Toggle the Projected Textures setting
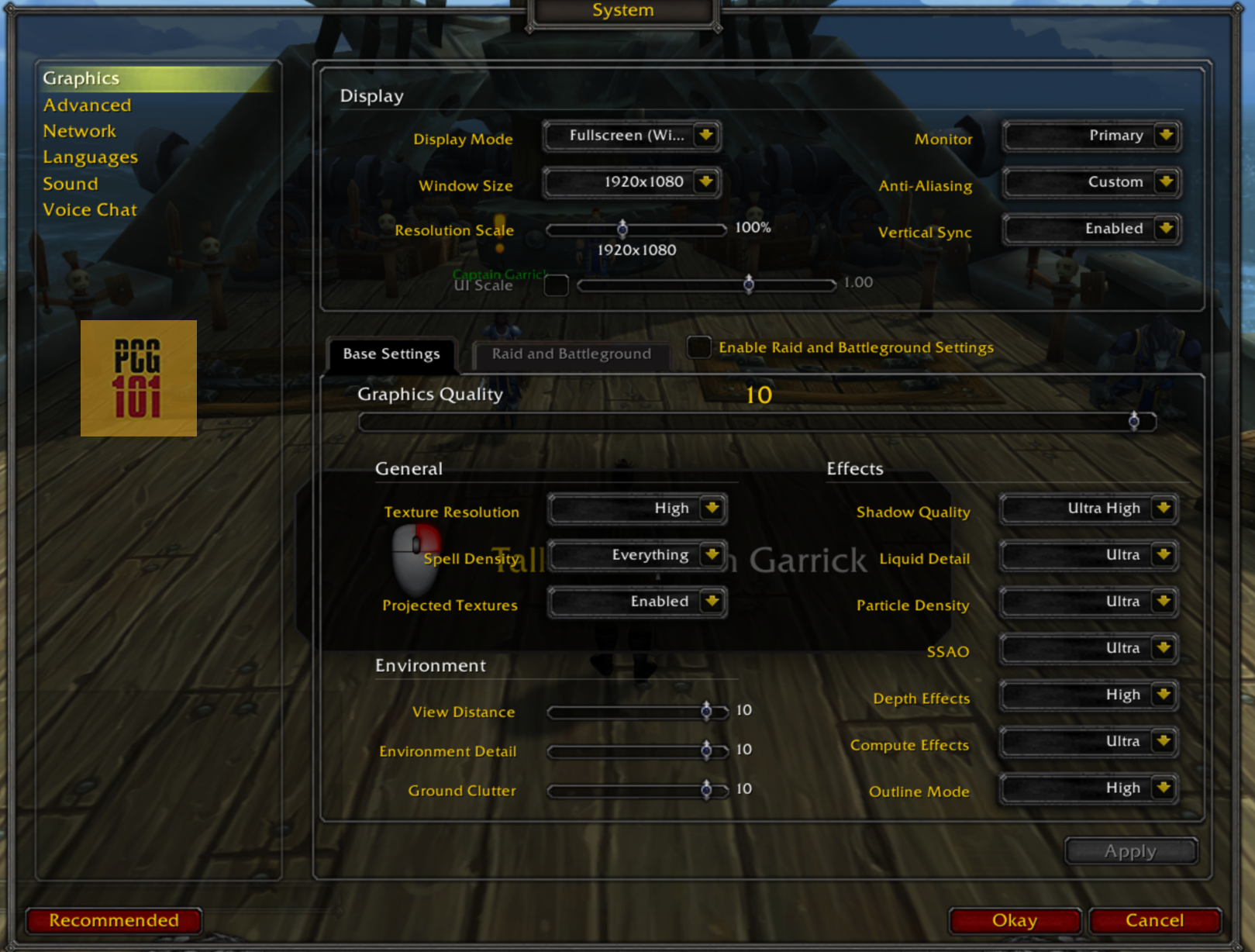 coord(636,602)
